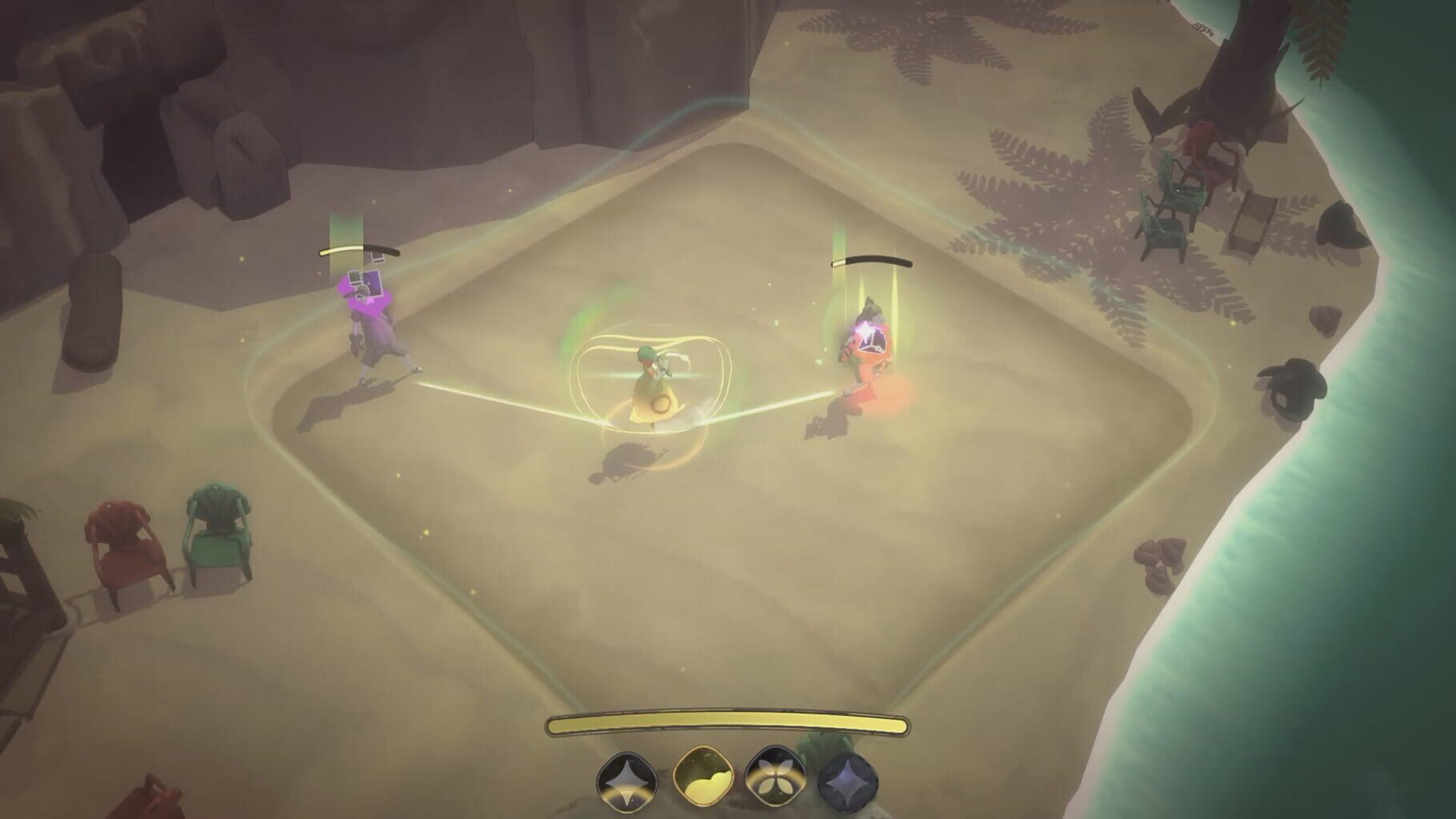Image resolution: width=1456 pixels, height=819 pixels.
Task: Click the right enemy's health bar
Action: click(x=872, y=260)
